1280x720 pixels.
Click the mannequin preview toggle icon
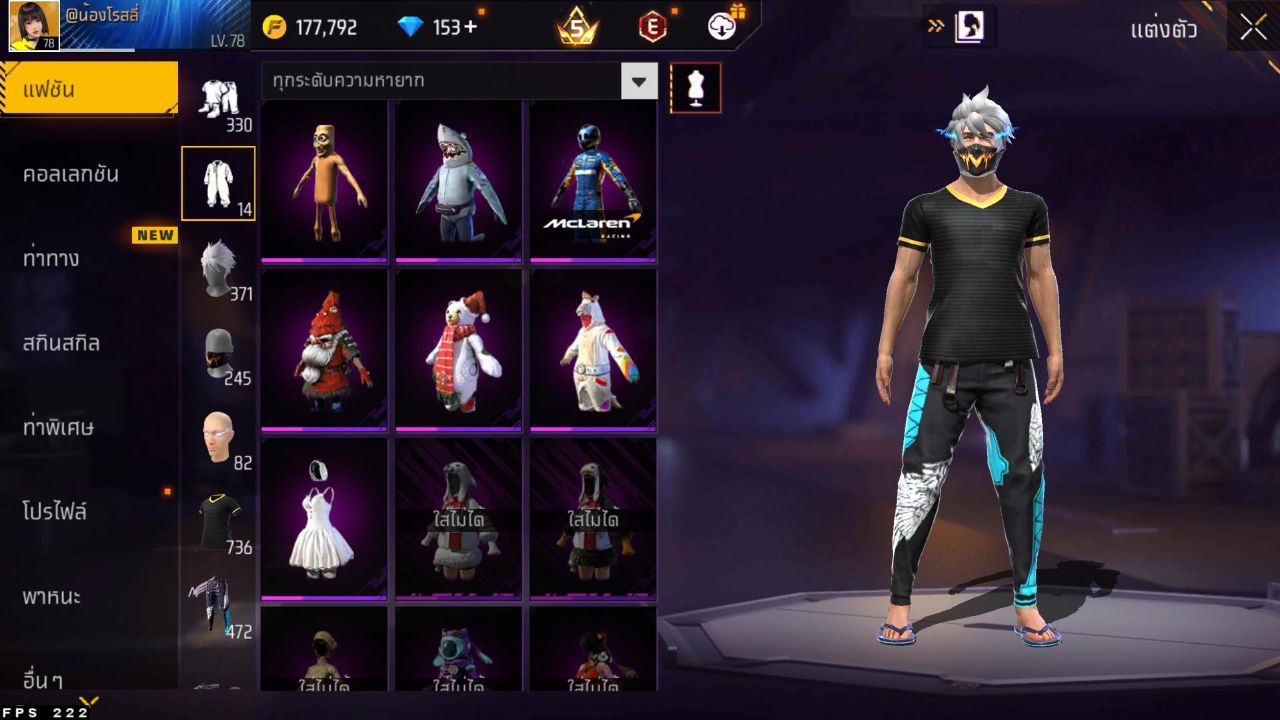[694, 87]
